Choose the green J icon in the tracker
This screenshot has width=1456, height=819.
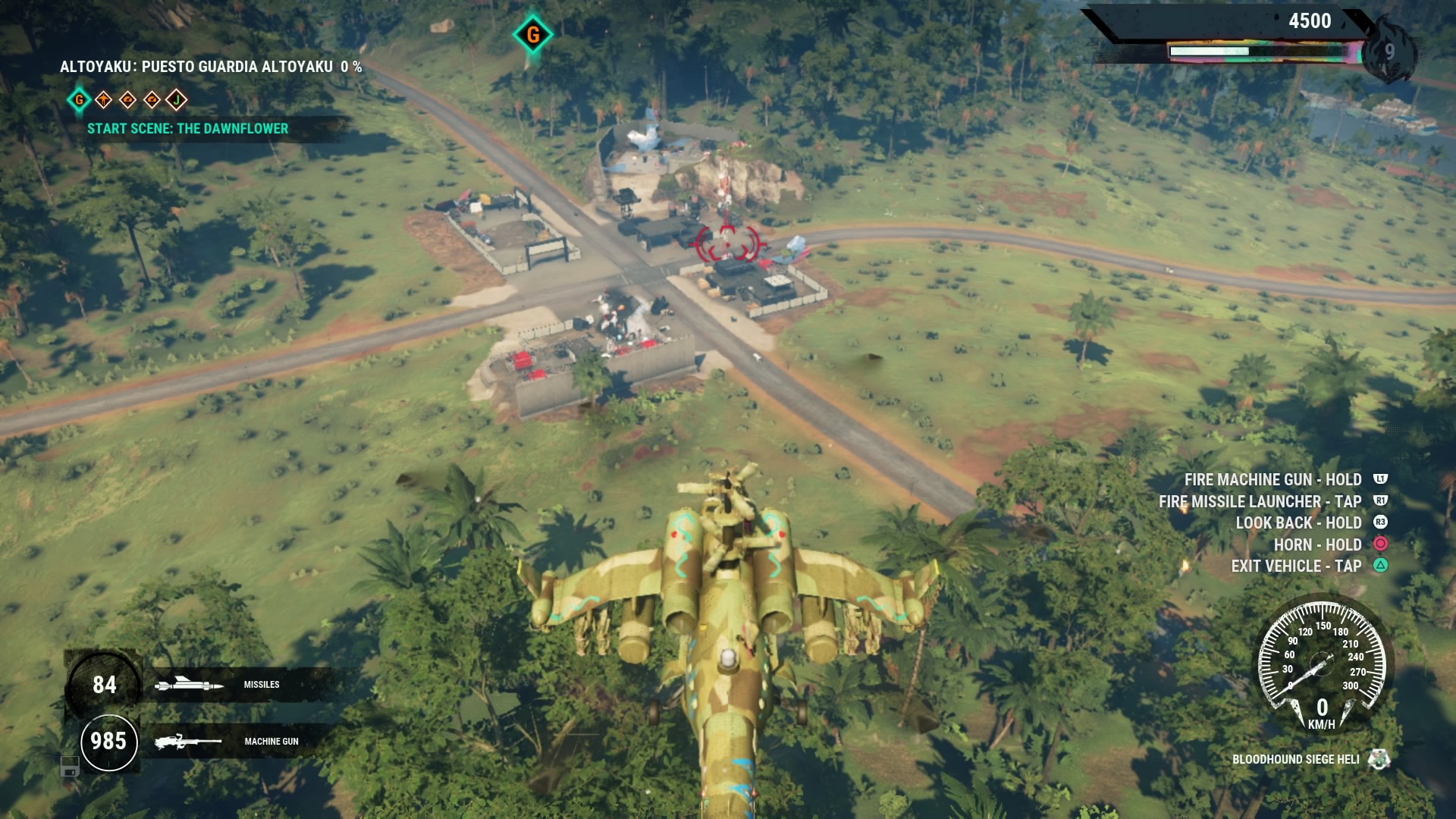(x=176, y=99)
